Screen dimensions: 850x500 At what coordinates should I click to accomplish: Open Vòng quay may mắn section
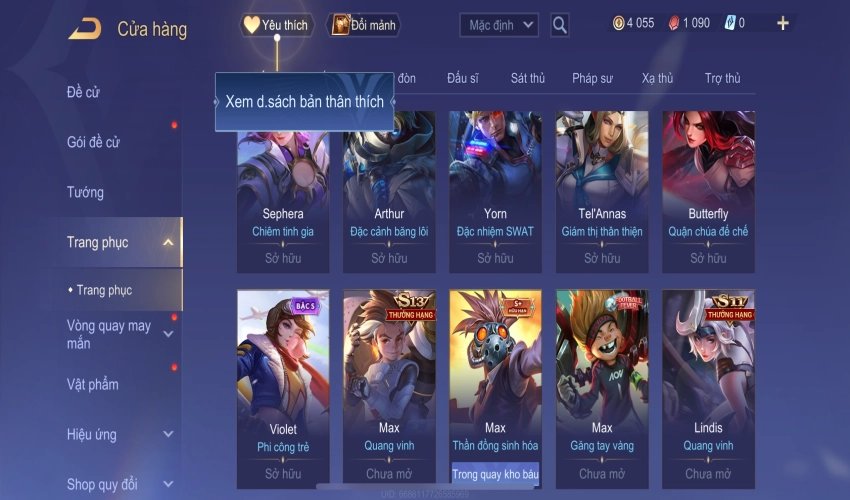109,334
